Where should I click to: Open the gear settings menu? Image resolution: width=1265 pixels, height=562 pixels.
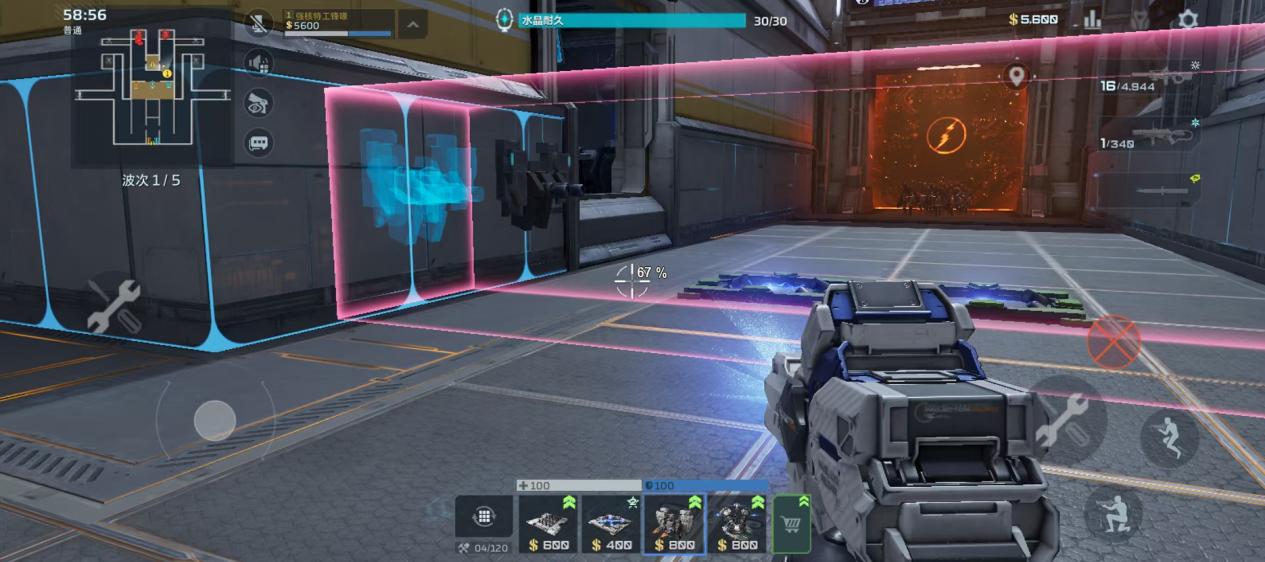pos(1187,19)
